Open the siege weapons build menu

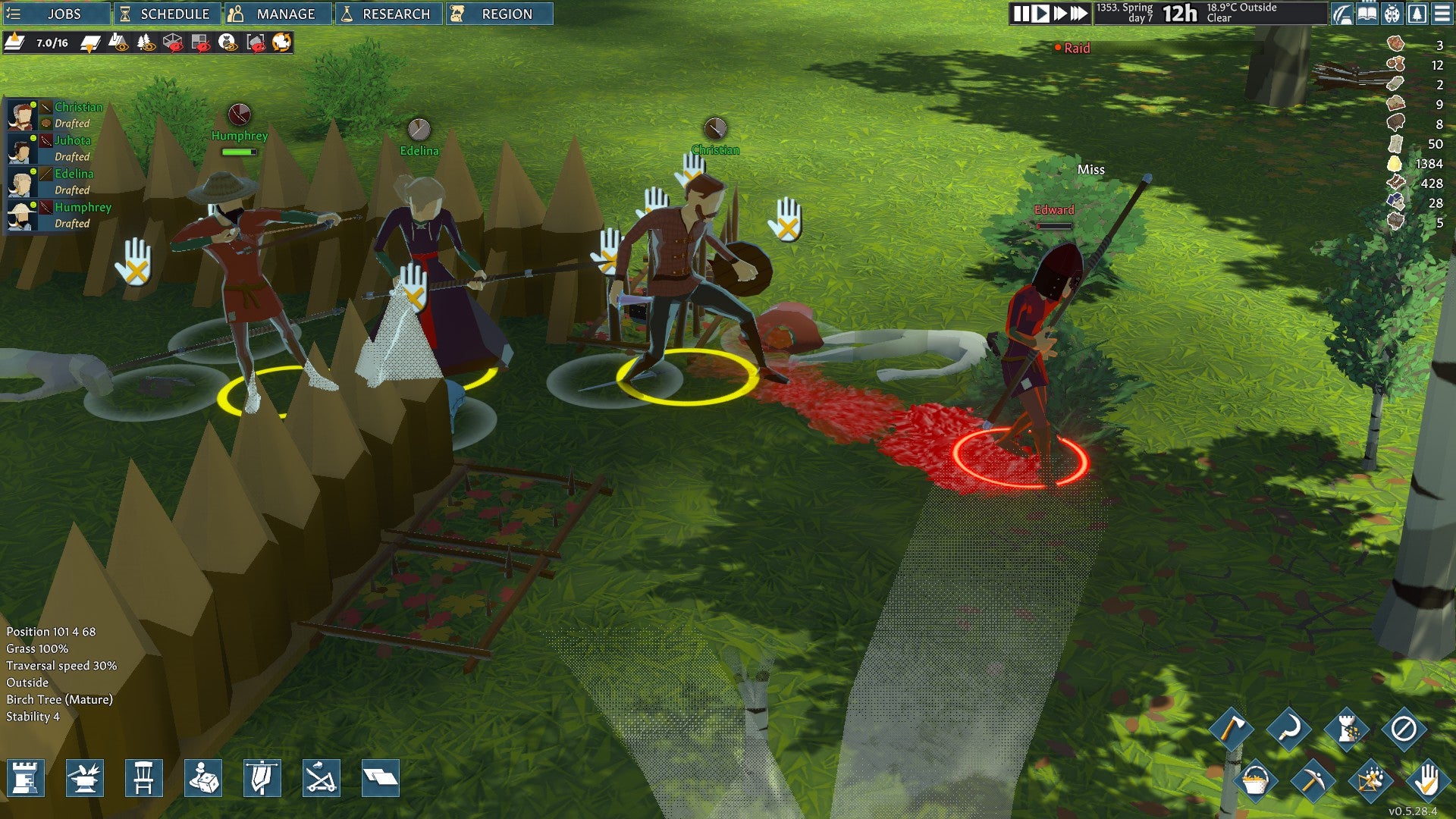tap(320, 778)
